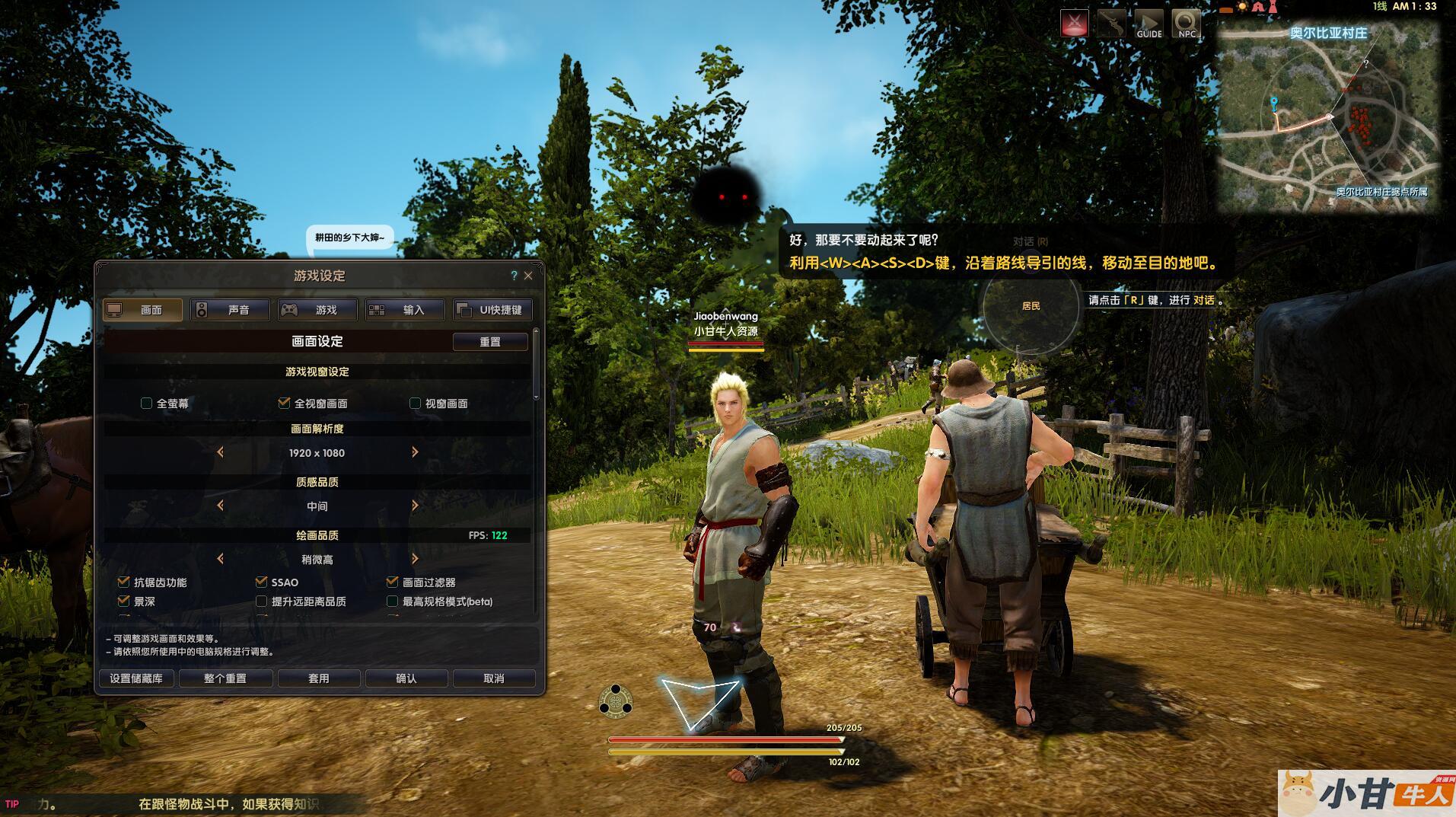Switch to the 声音 sound tab
The width and height of the screenshot is (1456, 817).
point(230,310)
